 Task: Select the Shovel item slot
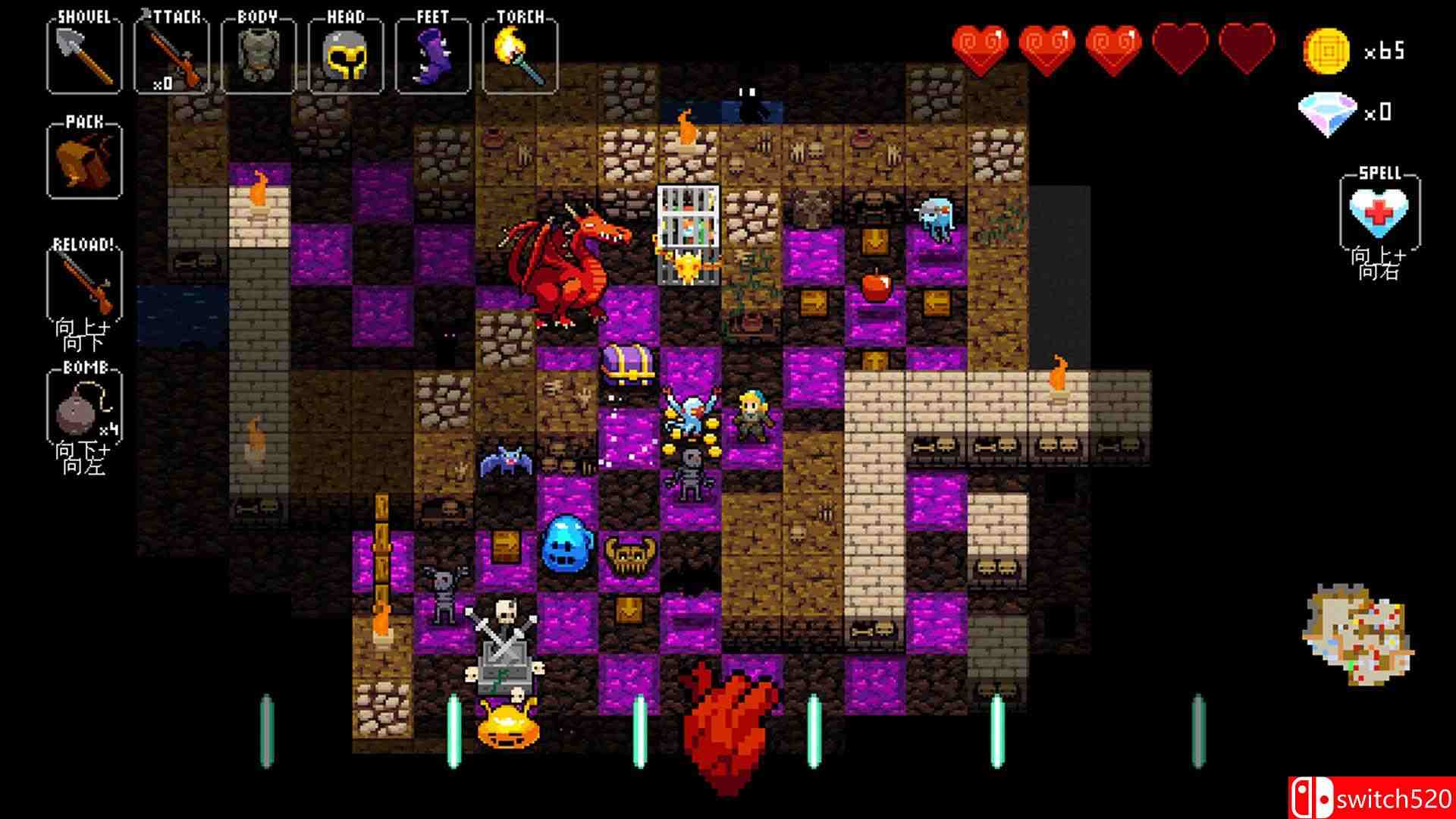tap(83, 53)
